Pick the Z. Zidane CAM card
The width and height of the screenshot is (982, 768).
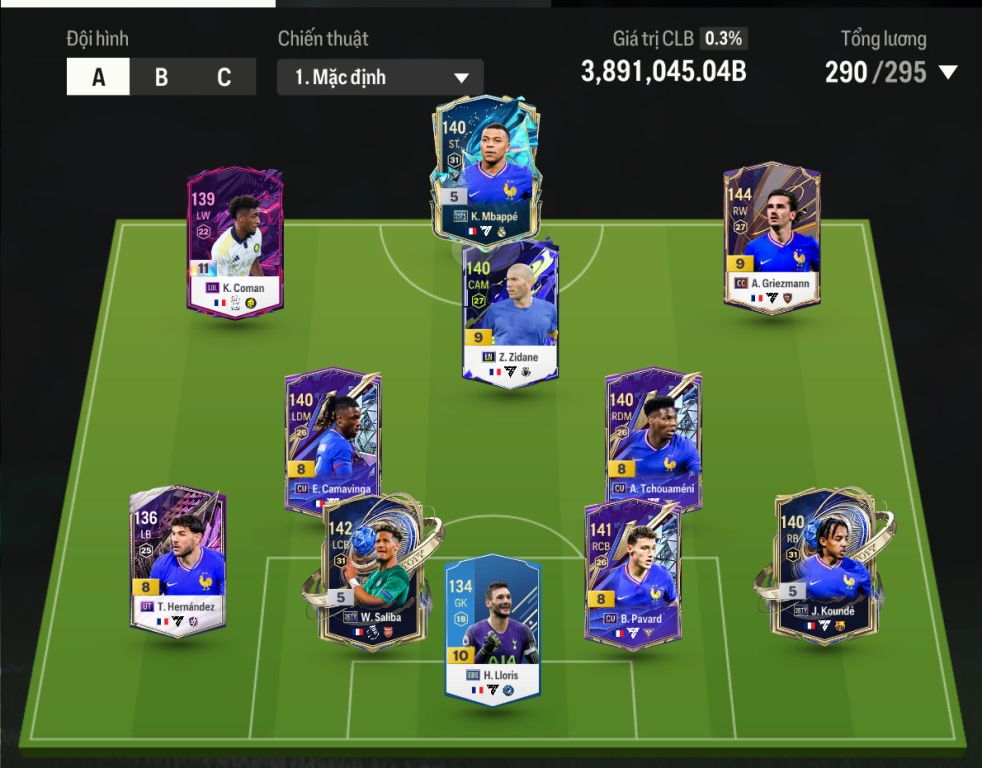coord(510,310)
